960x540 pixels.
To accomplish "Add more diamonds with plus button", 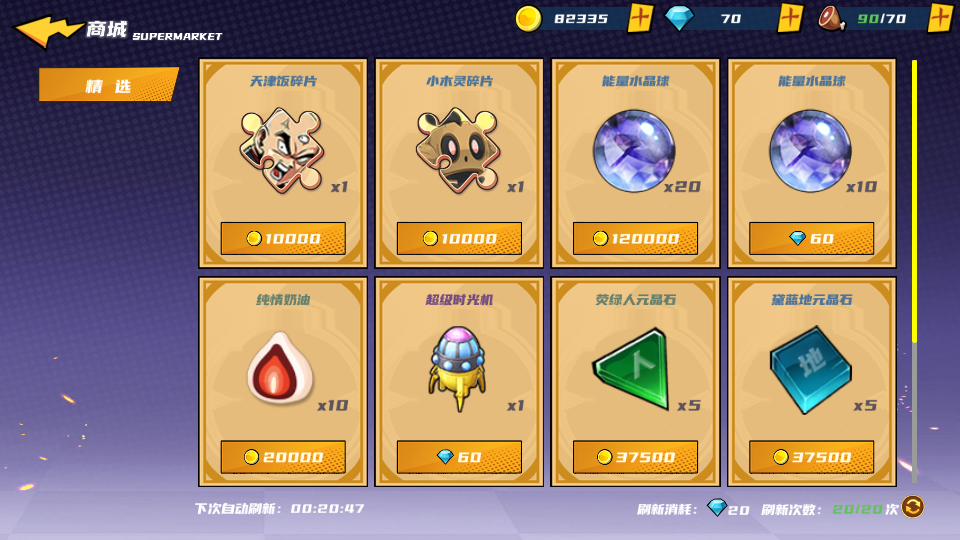I will coord(790,18).
